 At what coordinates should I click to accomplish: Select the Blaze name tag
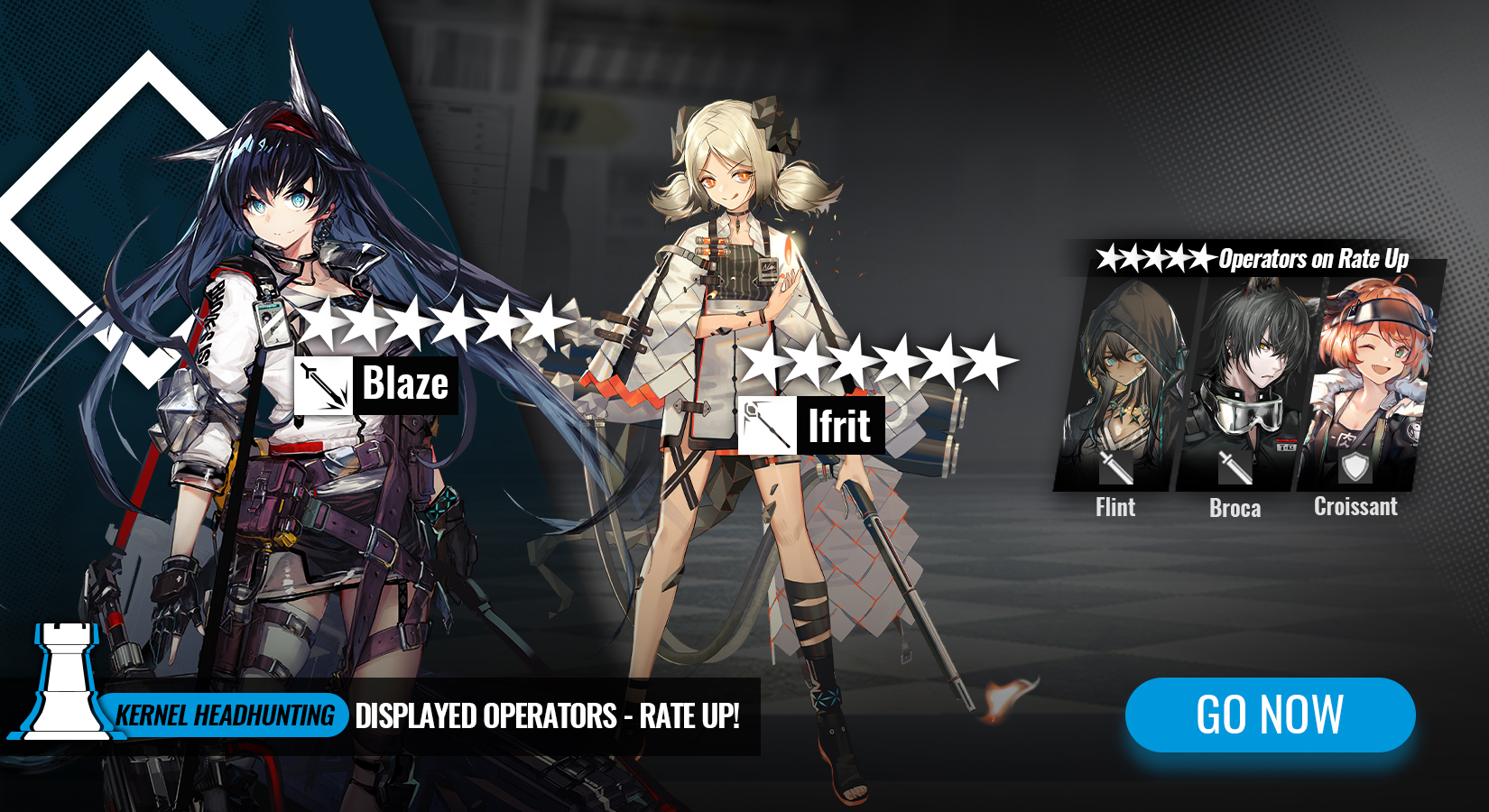[x=375, y=385]
